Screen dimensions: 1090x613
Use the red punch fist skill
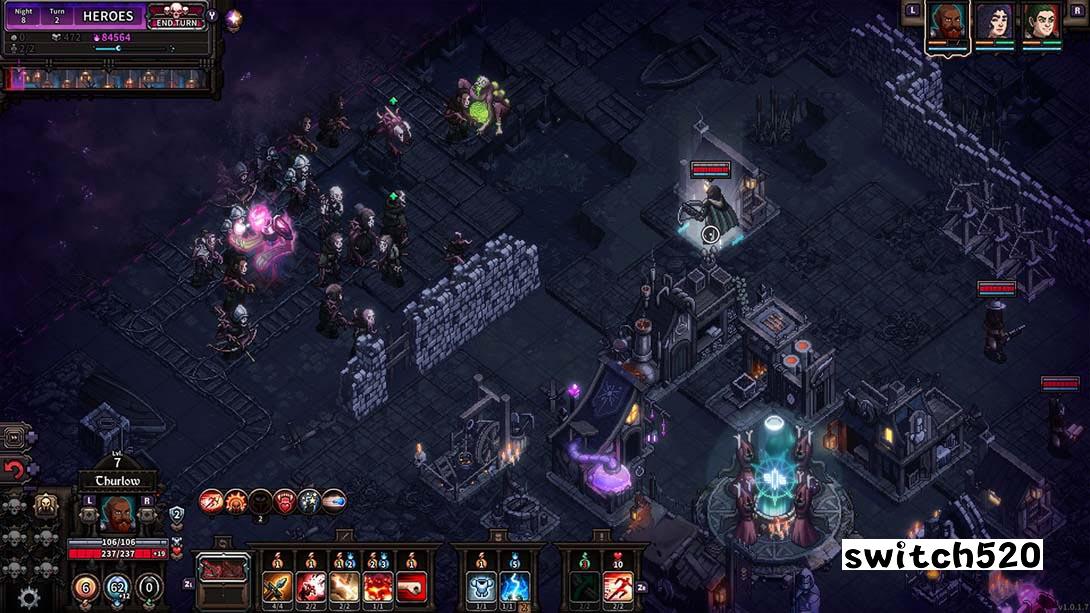tap(410, 584)
